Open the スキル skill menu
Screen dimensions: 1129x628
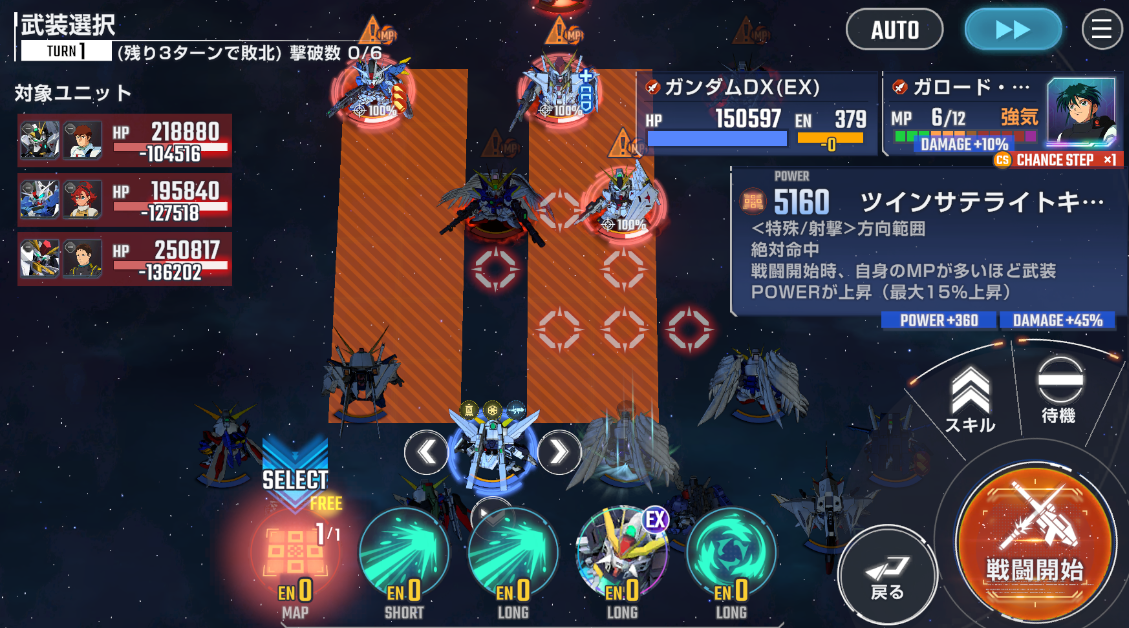(970, 398)
